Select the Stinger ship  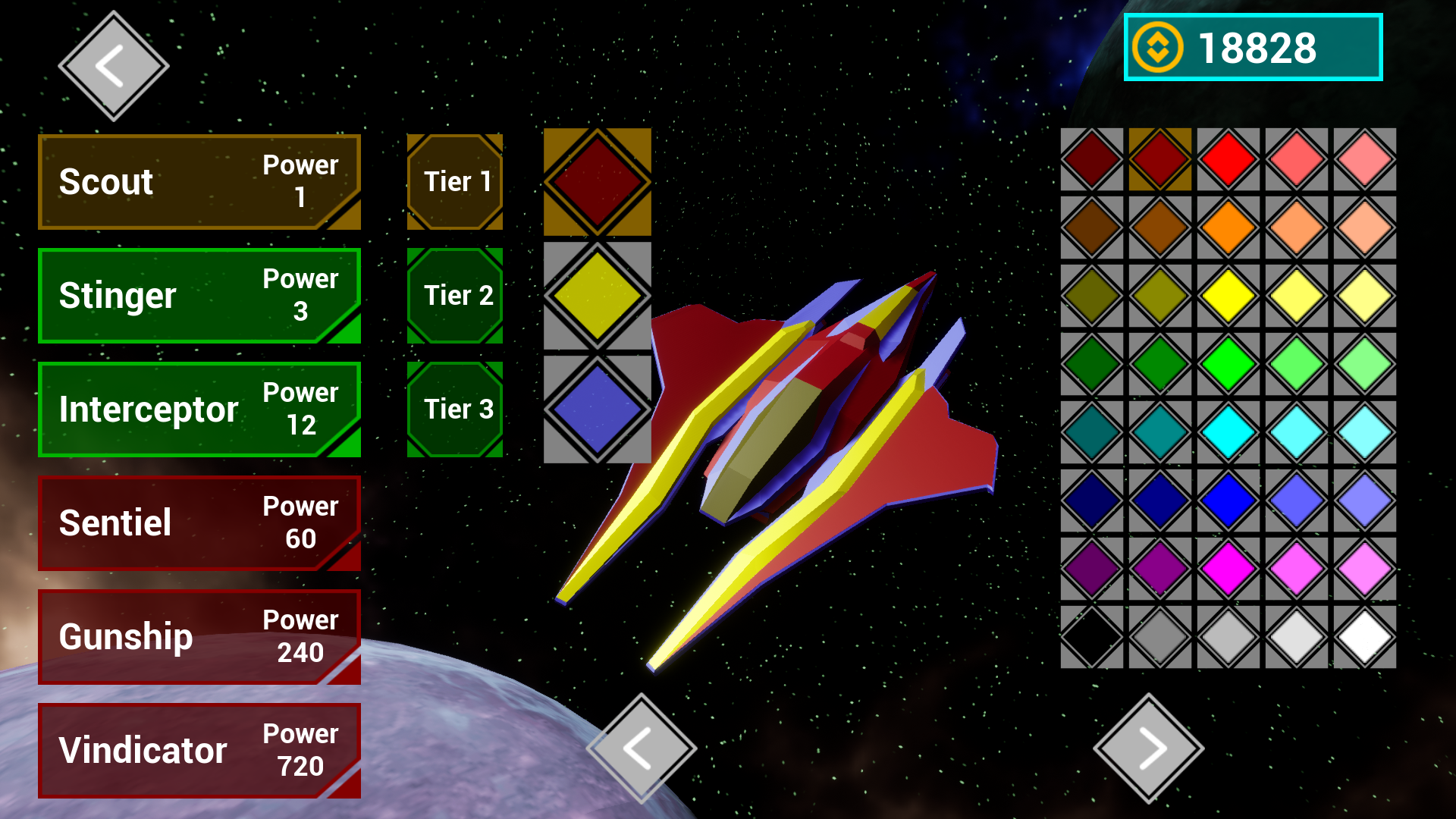click(x=199, y=296)
